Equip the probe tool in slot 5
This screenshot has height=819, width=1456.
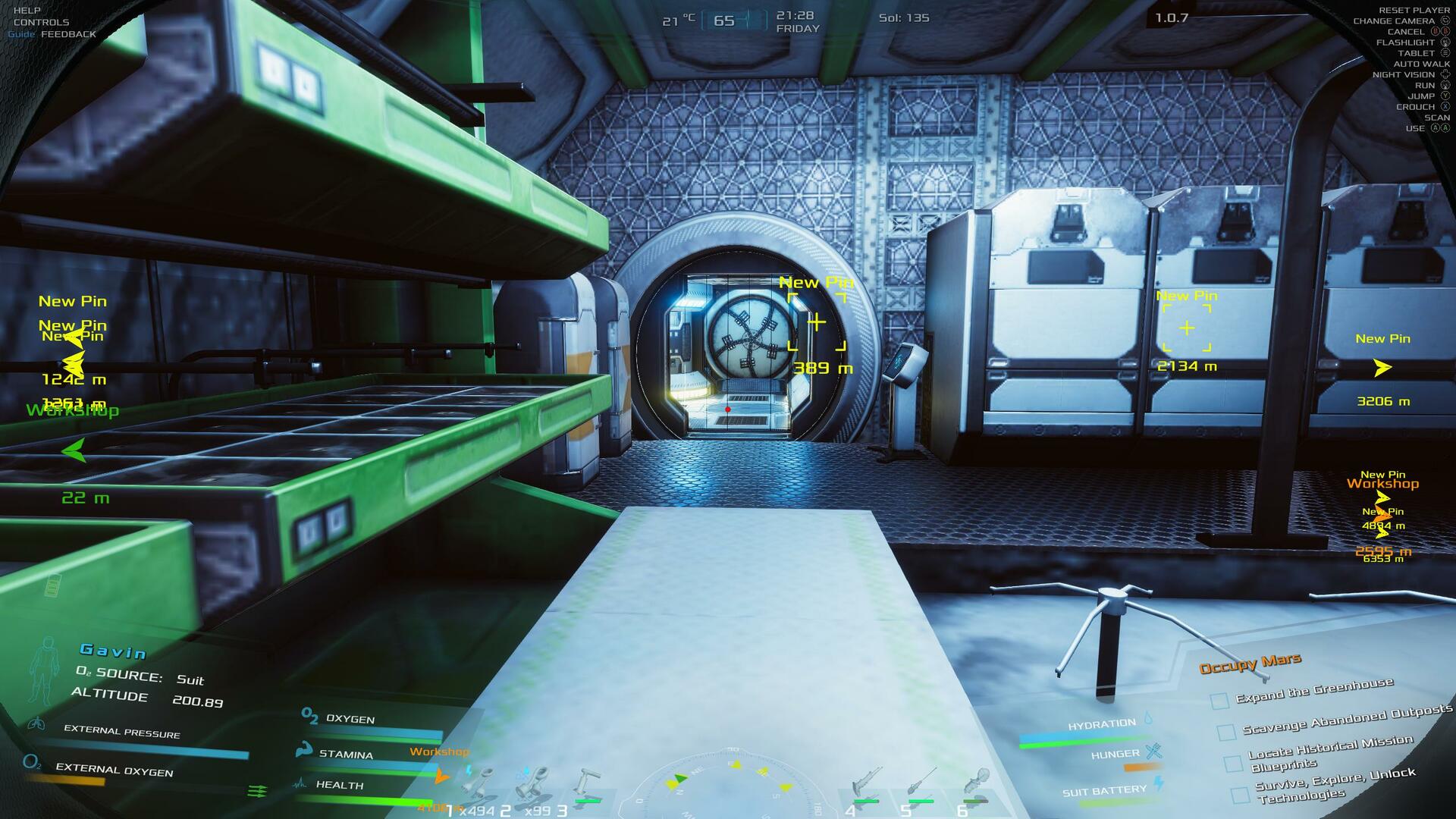coord(921,787)
